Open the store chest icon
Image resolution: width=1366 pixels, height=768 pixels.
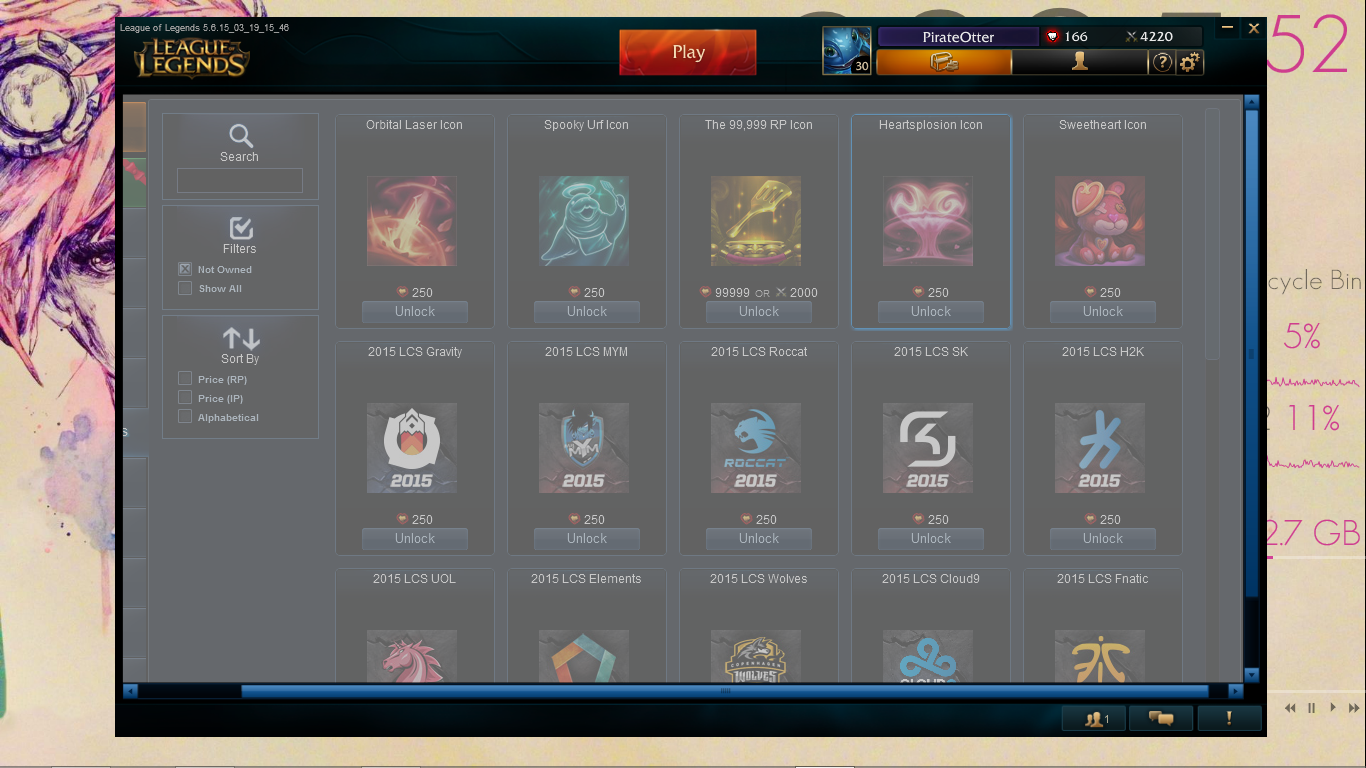[944, 61]
